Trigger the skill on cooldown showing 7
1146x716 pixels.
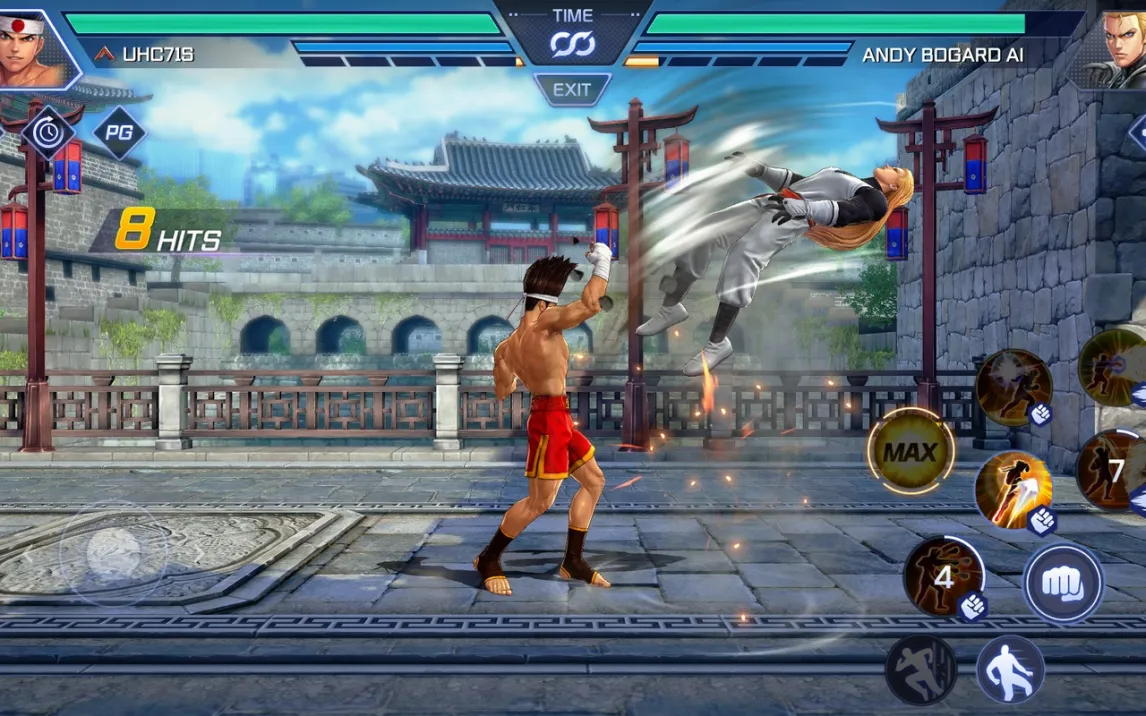click(1113, 470)
